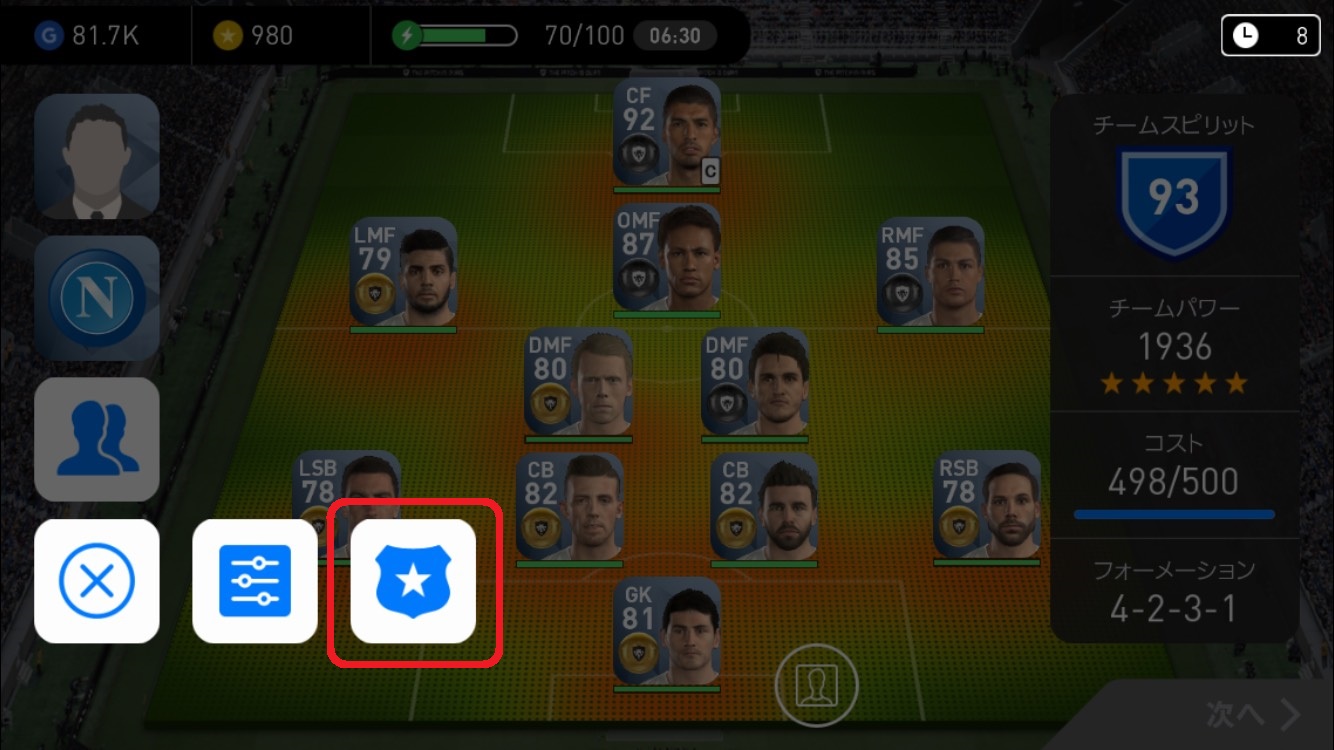Viewport: 1334px width, 750px height.
Task: Pick the goalkeeper card rated 81
Action: click(x=666, y=634)
